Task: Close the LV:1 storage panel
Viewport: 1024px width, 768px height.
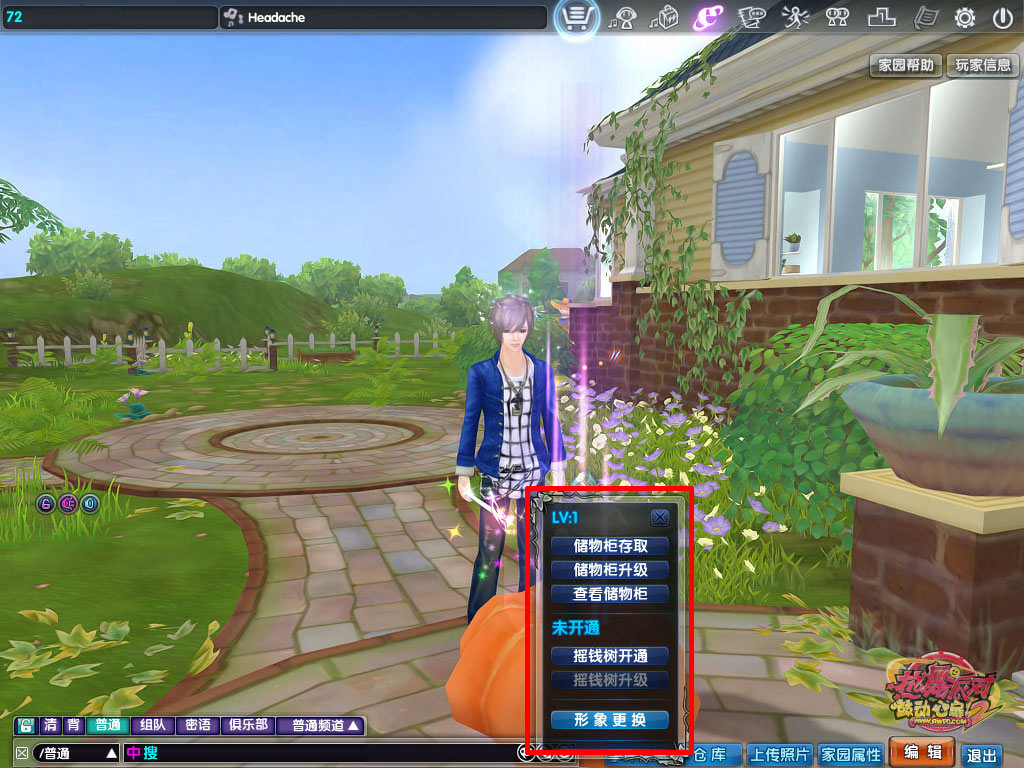Action: point(659,518)
